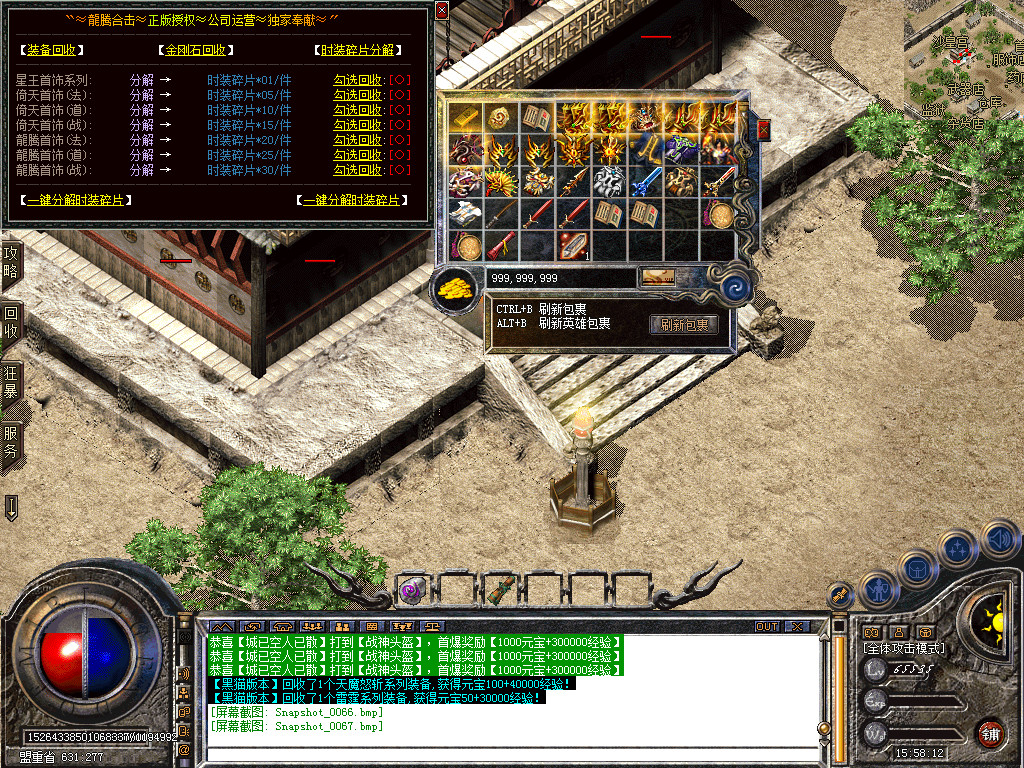The width and height of the screenshot is (1024, 768).
Task: Close the inventory bag window
Action: (x=764, y=129)
